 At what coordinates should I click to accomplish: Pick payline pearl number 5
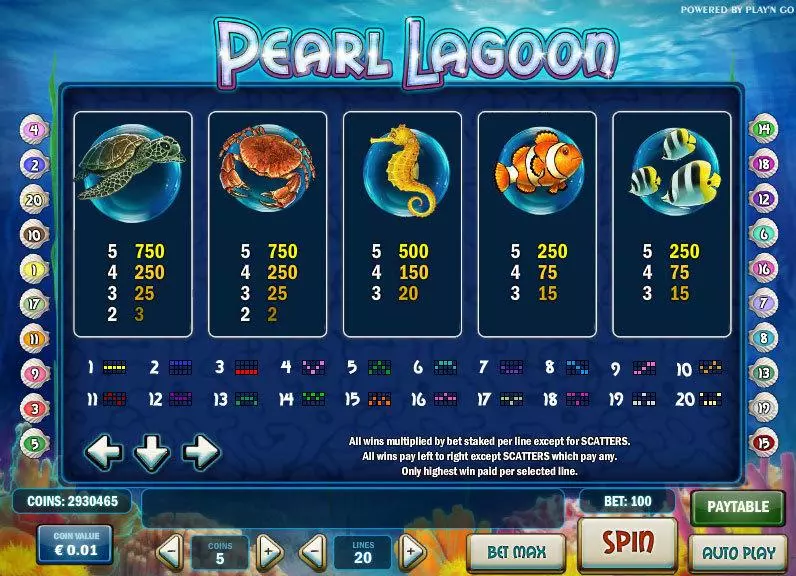pyautogui.click(x=33, y=443)
